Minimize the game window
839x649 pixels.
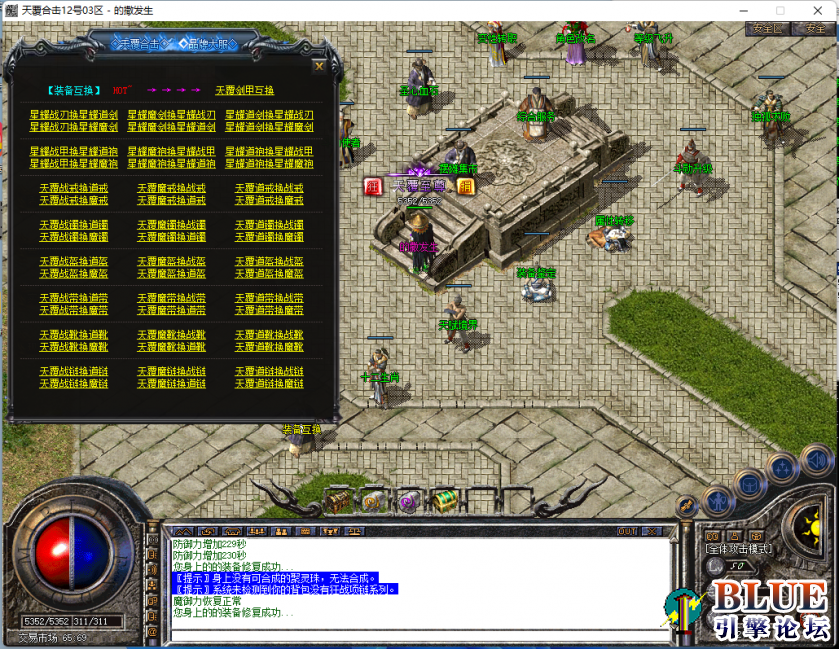[745, 9]
